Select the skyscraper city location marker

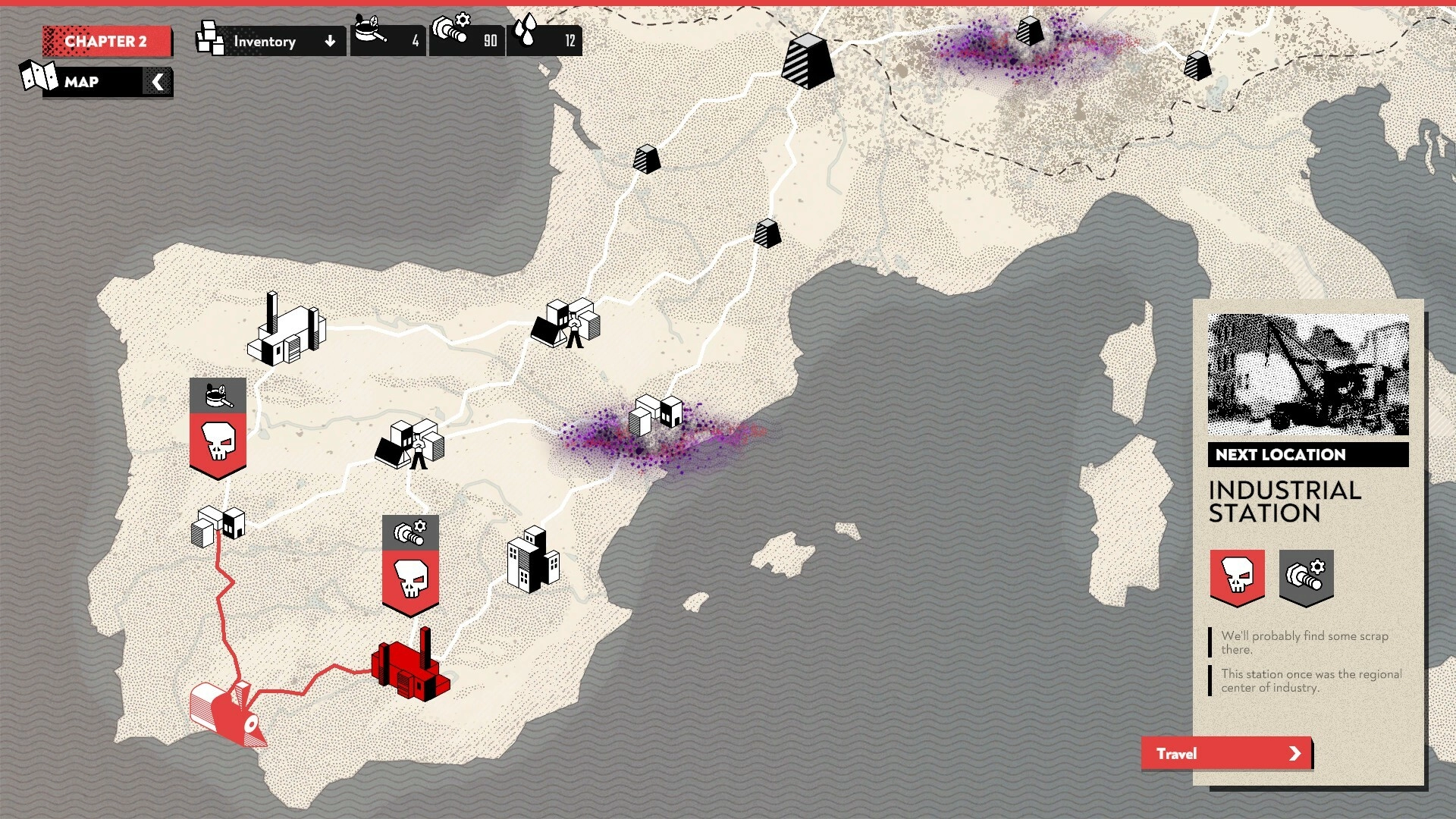click(x=532, y=560)
